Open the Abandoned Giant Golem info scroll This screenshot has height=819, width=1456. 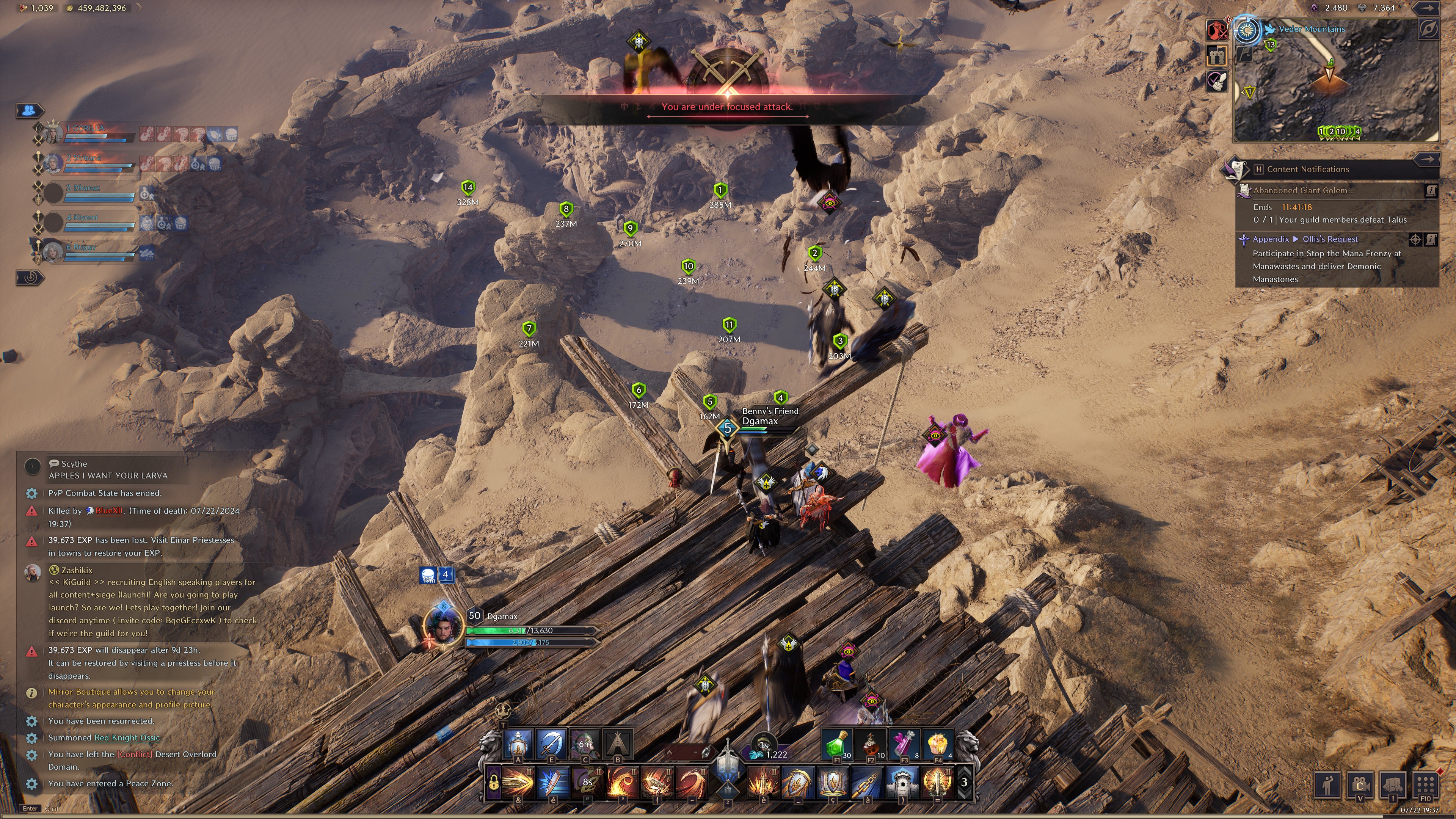pyautogui.click(x=1431, y=191)
